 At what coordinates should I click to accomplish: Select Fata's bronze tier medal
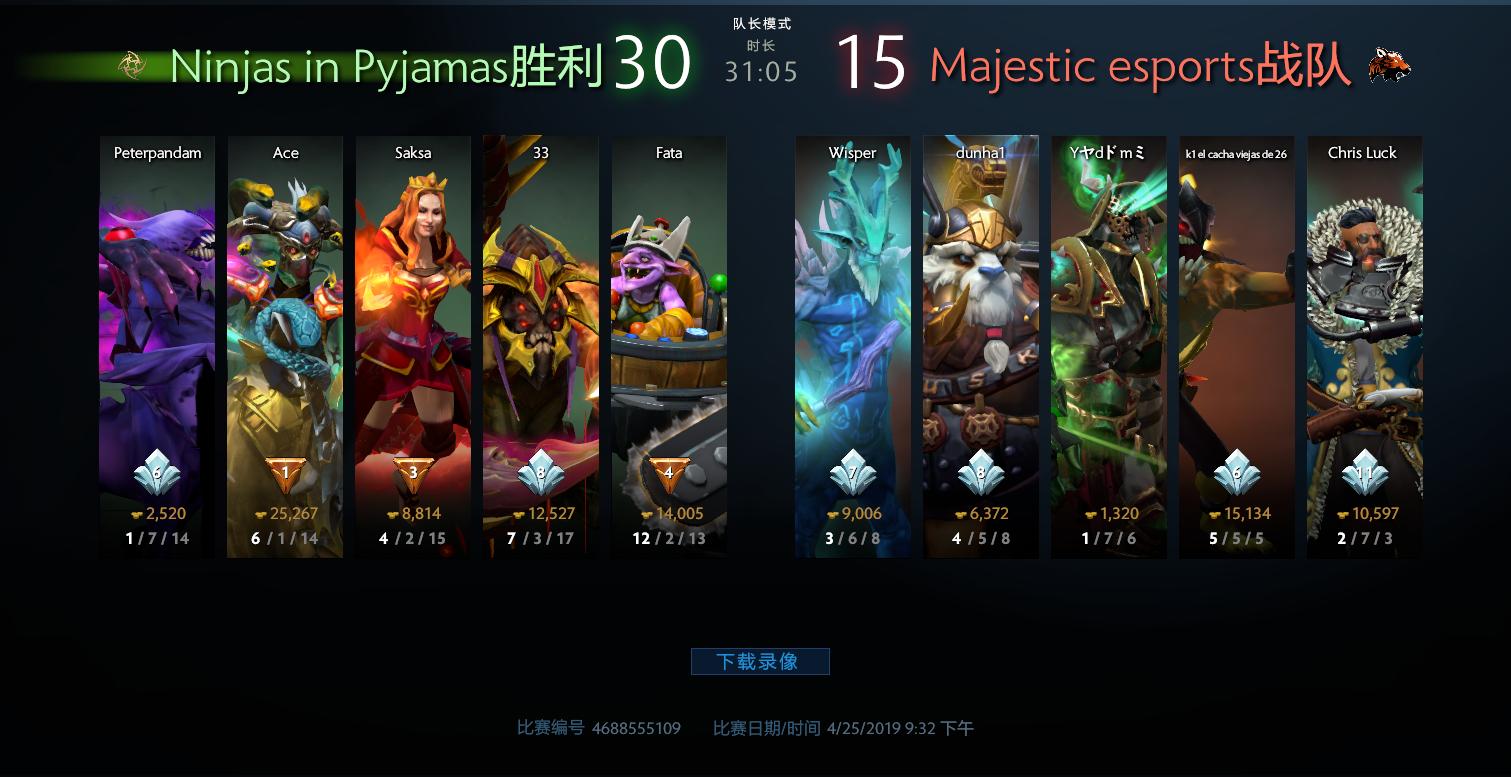pyautogui.click(x=669, y=474)
